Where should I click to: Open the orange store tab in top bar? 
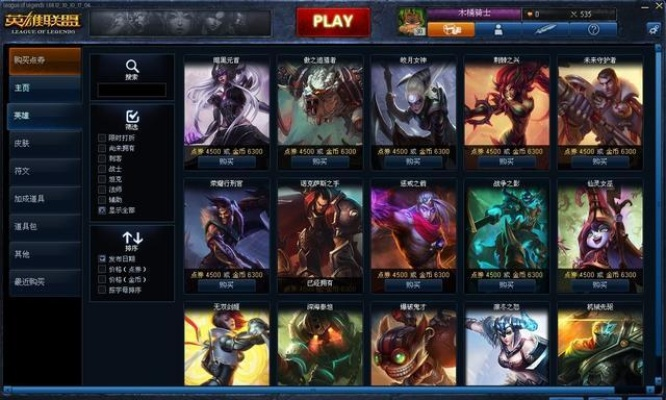pyautogui.click(x=451, y=30)
